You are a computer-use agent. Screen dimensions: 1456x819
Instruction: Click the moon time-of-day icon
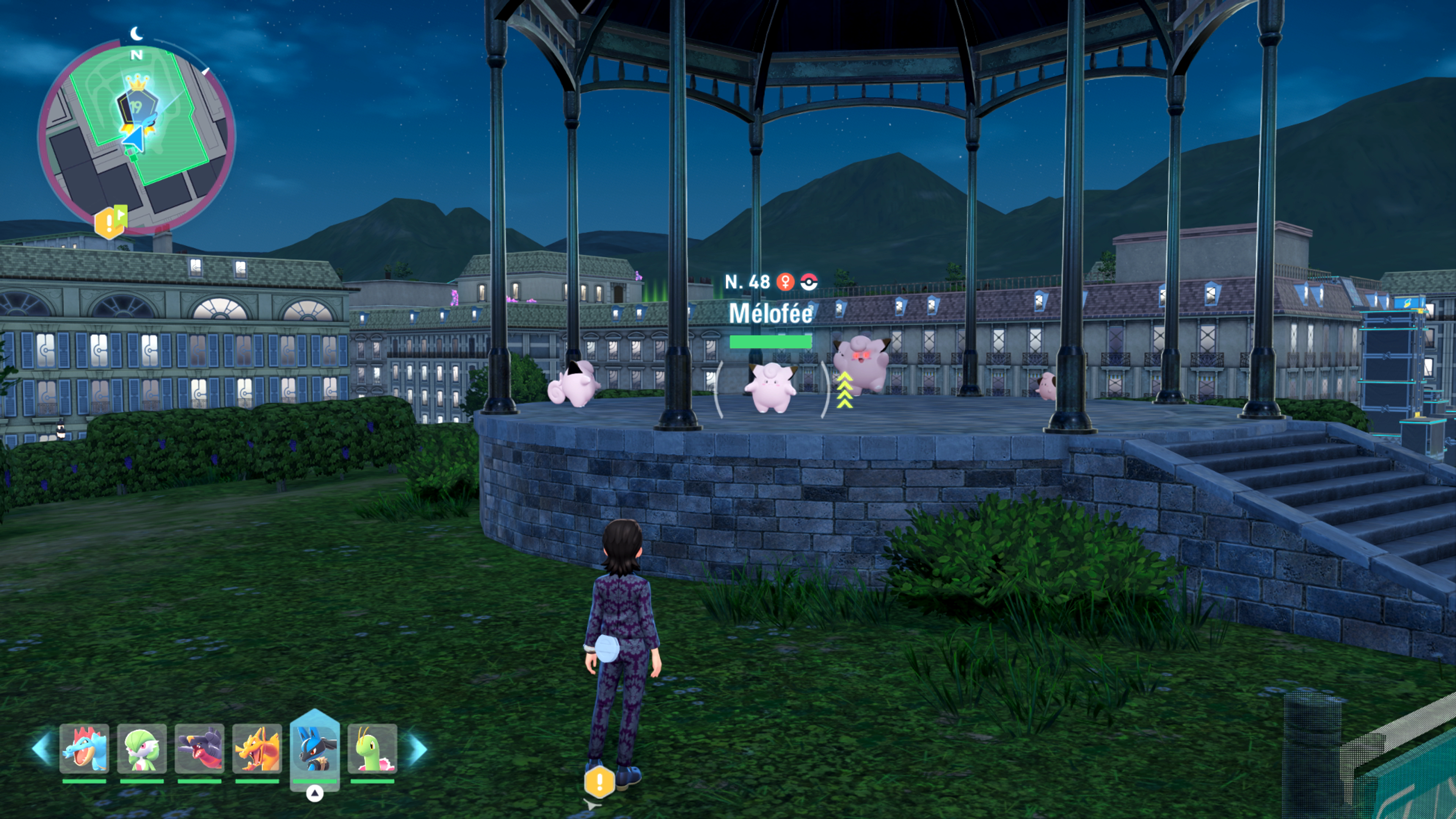[137, 34]
